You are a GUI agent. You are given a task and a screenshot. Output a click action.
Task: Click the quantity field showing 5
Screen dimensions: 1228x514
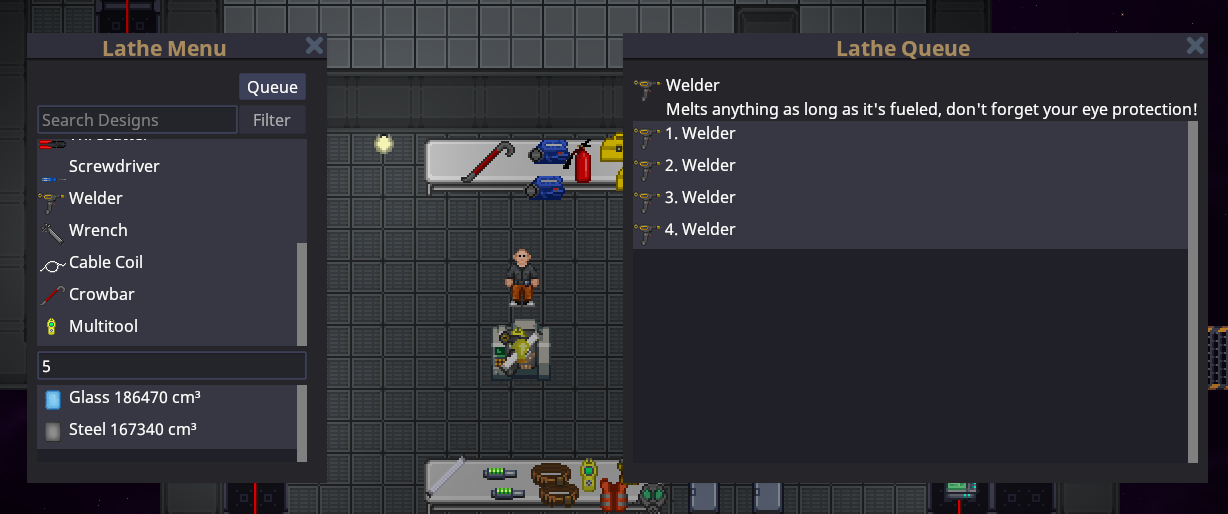[x=171, y=366]
